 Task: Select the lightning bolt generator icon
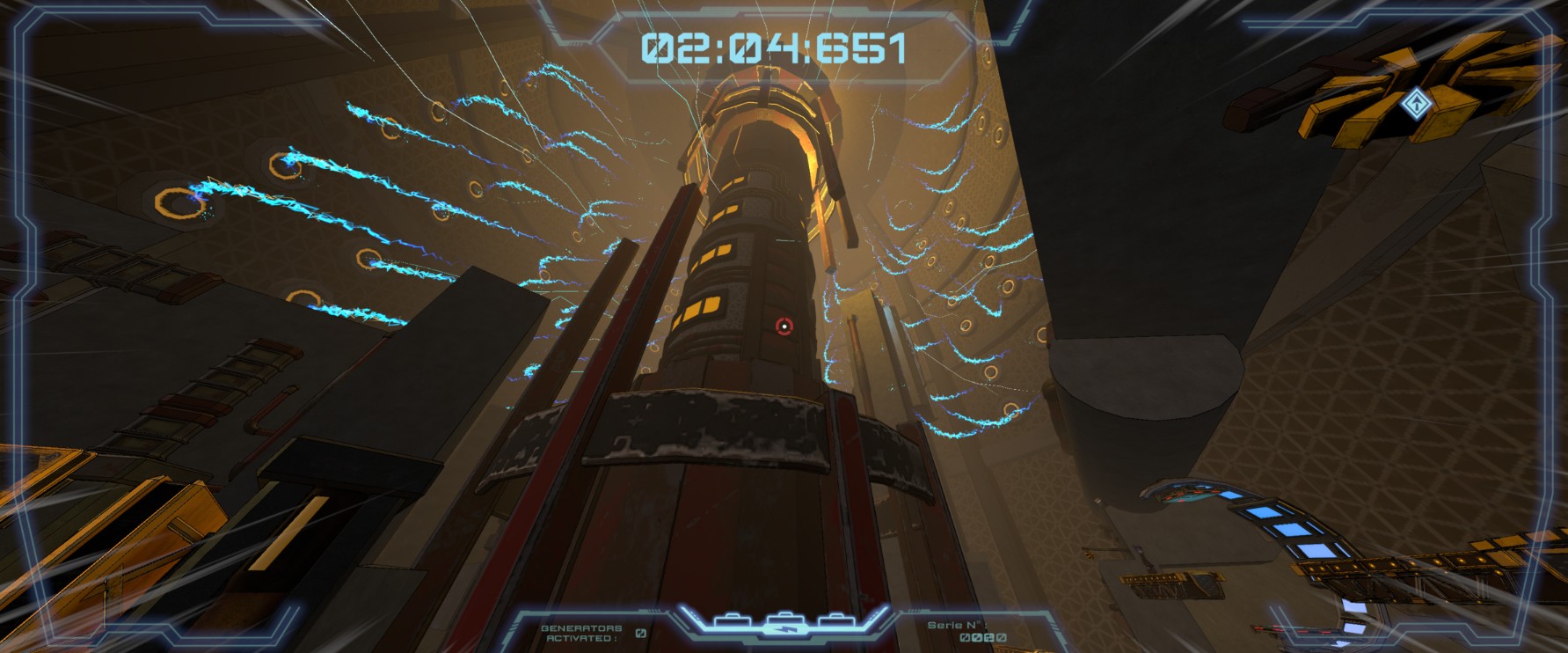pyautogui.click(x=782, y=626)
